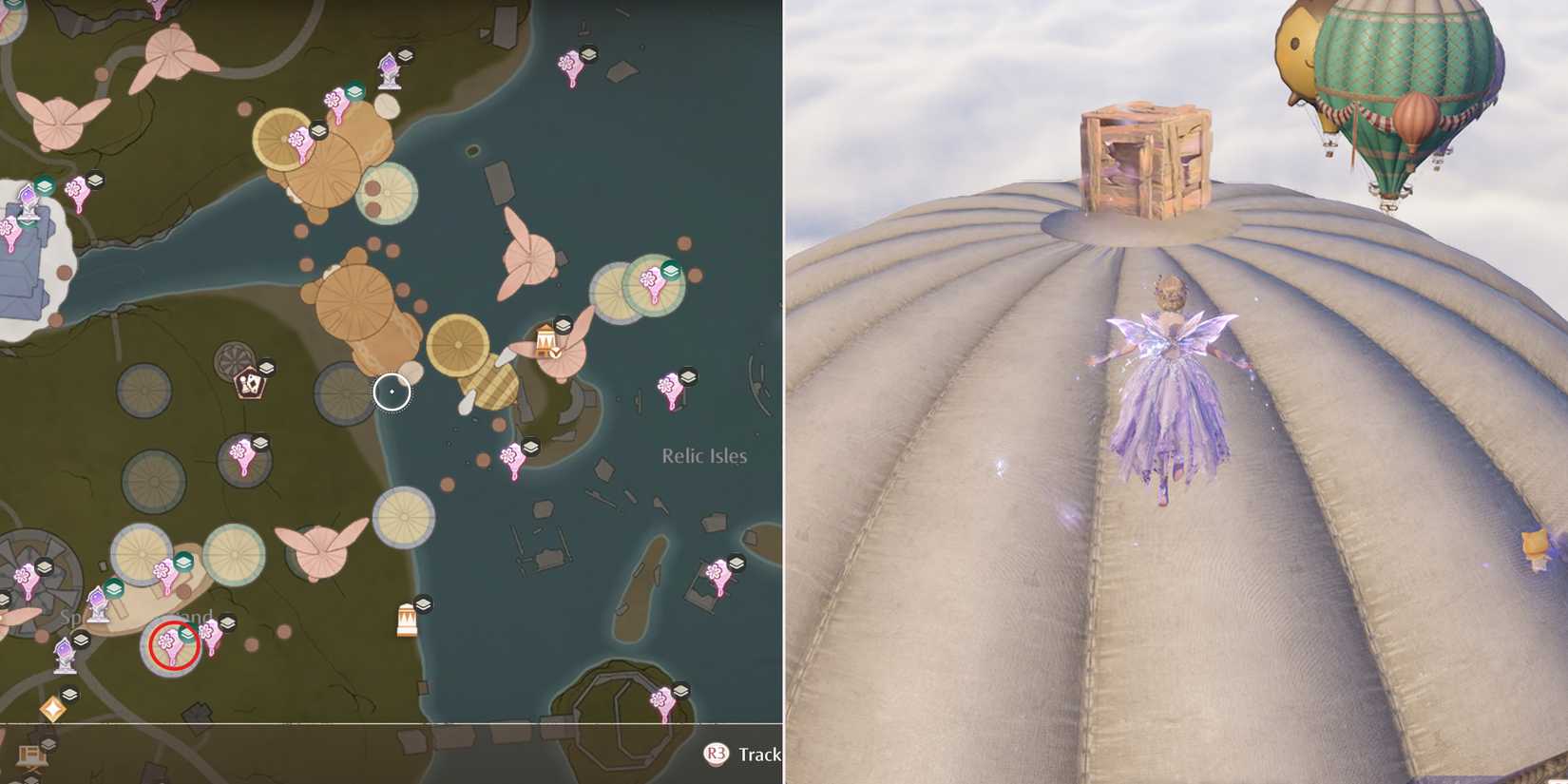
Task: Select the red-circled Dew of Inspiration marker
Action: [169, 644]
